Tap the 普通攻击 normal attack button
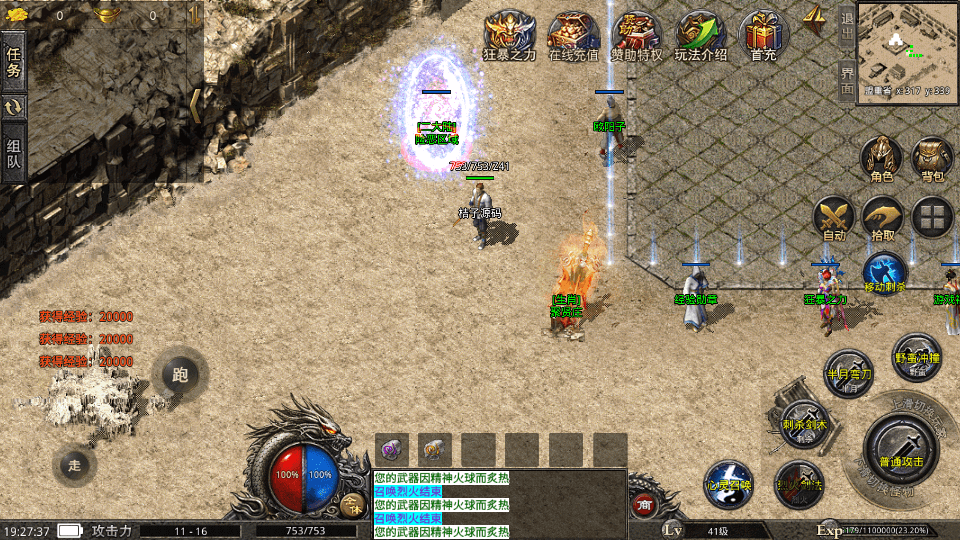Viewport: 960px width, 540px height. 898,447
